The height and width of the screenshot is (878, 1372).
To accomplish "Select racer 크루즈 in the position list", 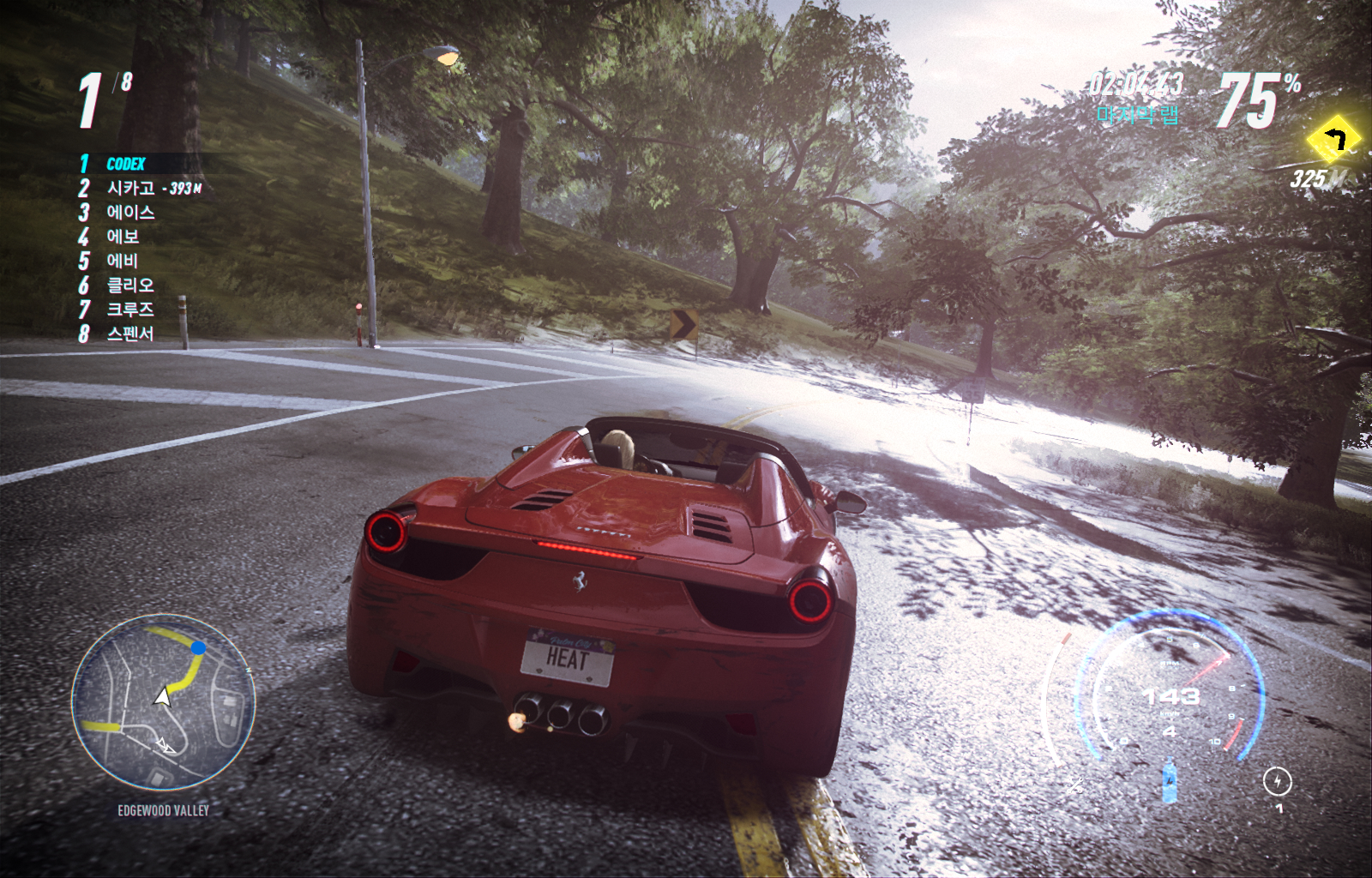I will tap(130, 309).
